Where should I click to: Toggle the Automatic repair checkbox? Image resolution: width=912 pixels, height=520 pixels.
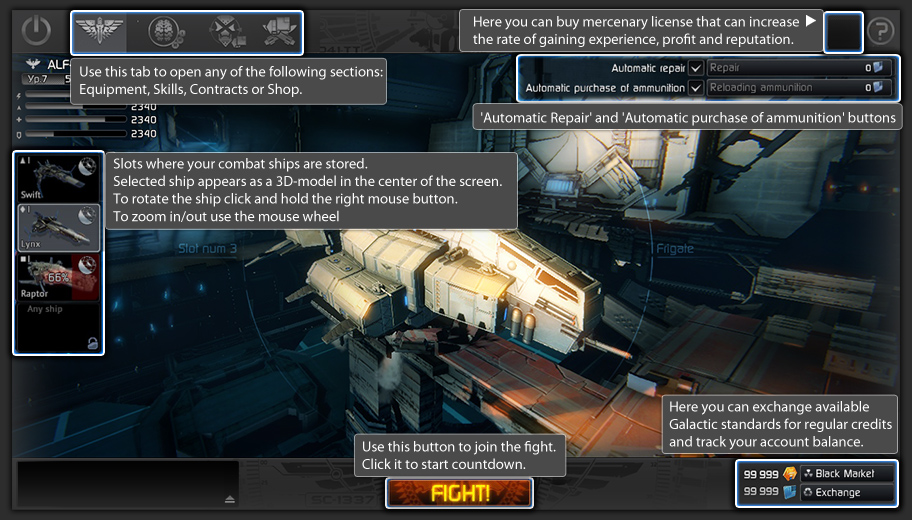click(x=696, y=68)
